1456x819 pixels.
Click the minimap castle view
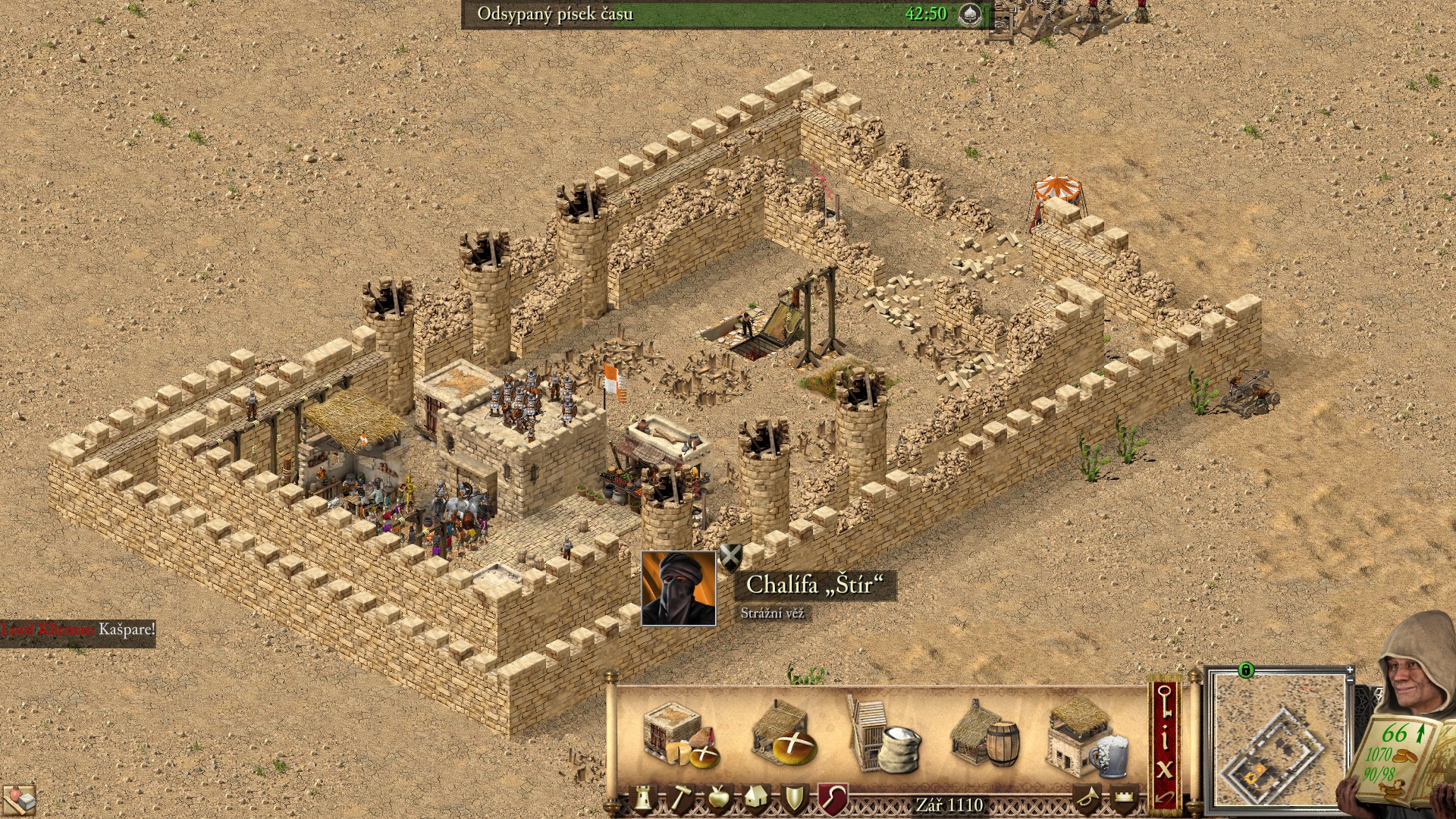point(1277,741)
